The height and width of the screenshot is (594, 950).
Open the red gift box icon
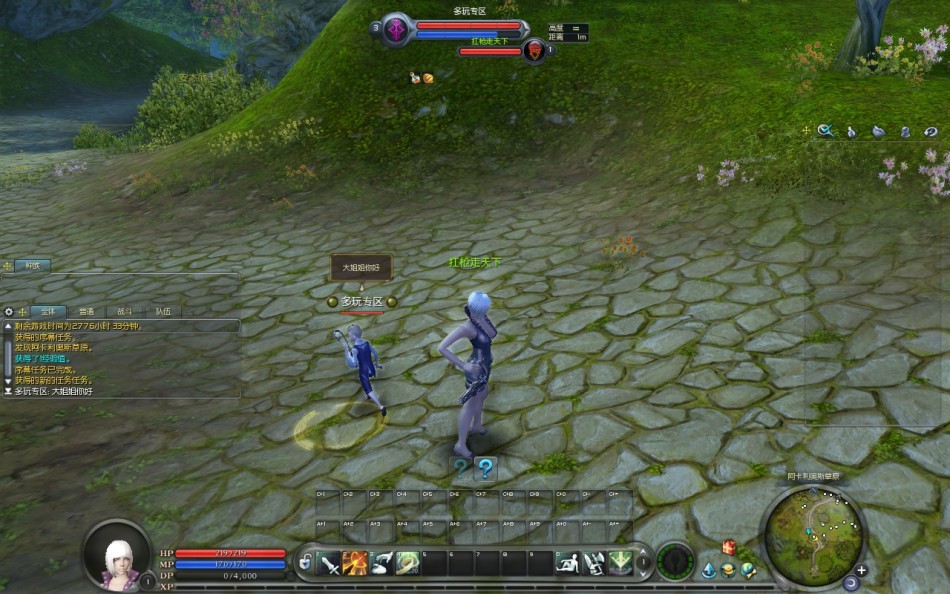click(729, 547)
